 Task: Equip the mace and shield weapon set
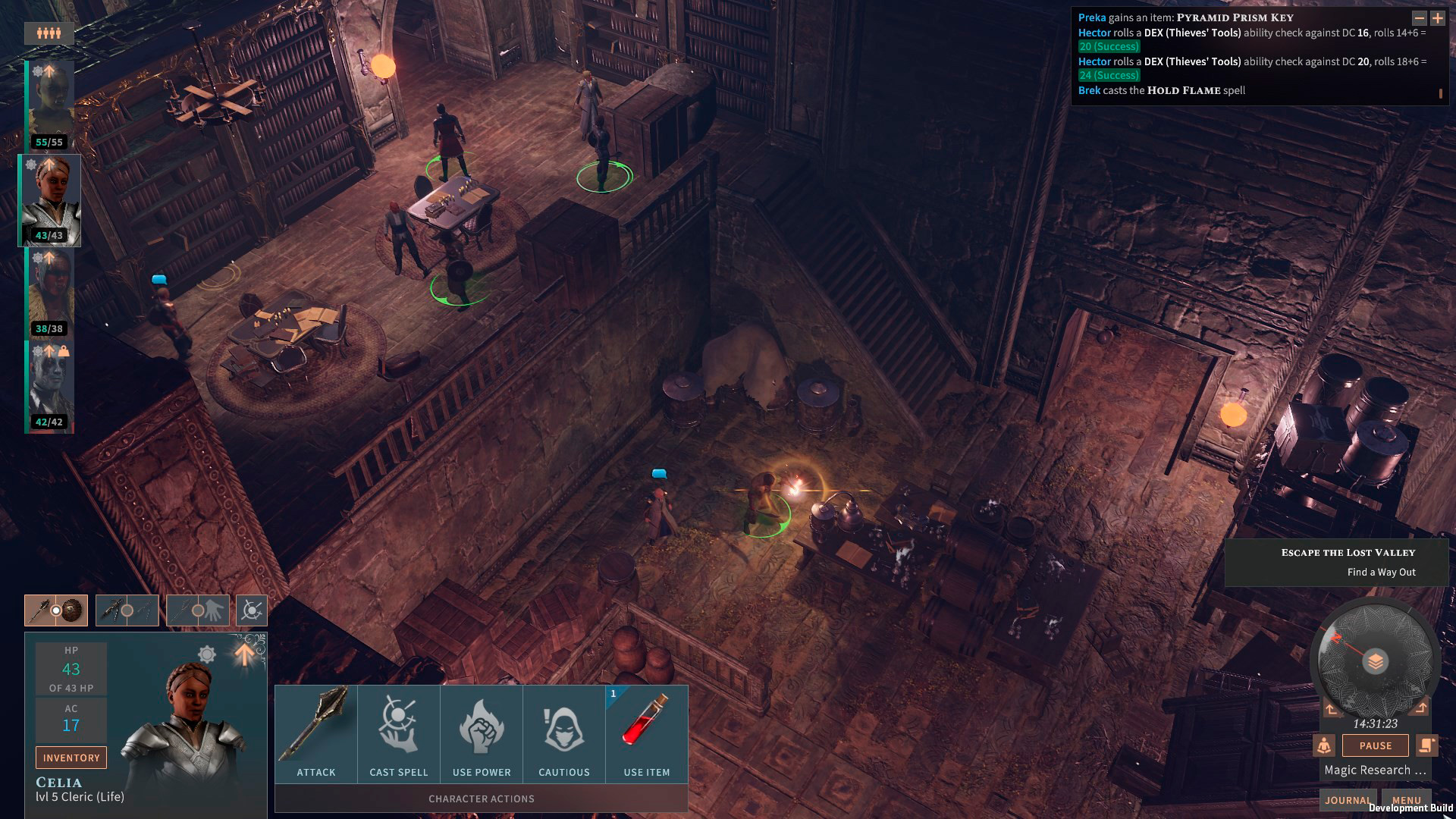[x=56, y=610]
